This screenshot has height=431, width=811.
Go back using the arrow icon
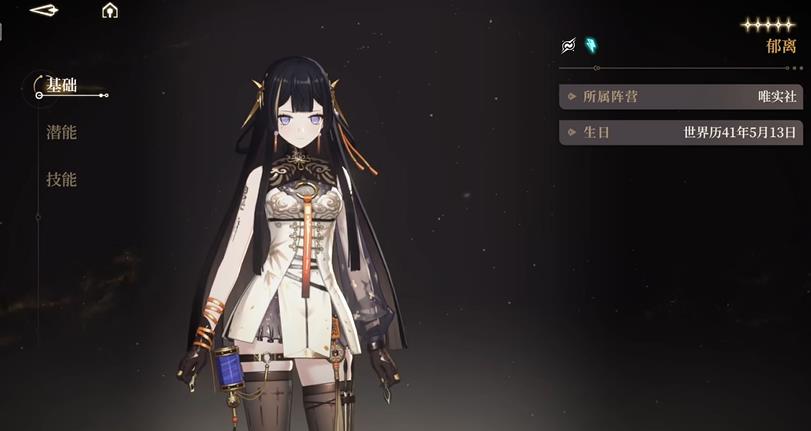[x=44, y=11]
